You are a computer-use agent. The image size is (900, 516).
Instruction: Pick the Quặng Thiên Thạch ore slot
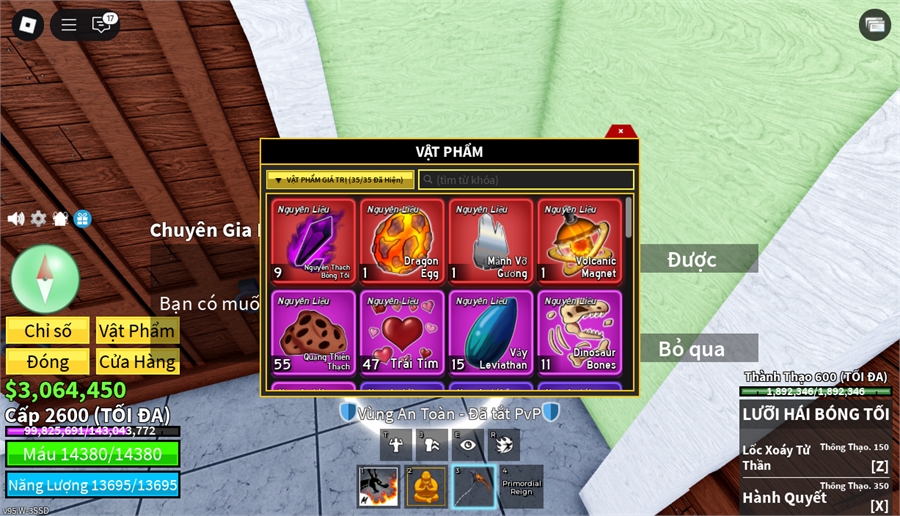pyautogui.click(x=313, y=333)
